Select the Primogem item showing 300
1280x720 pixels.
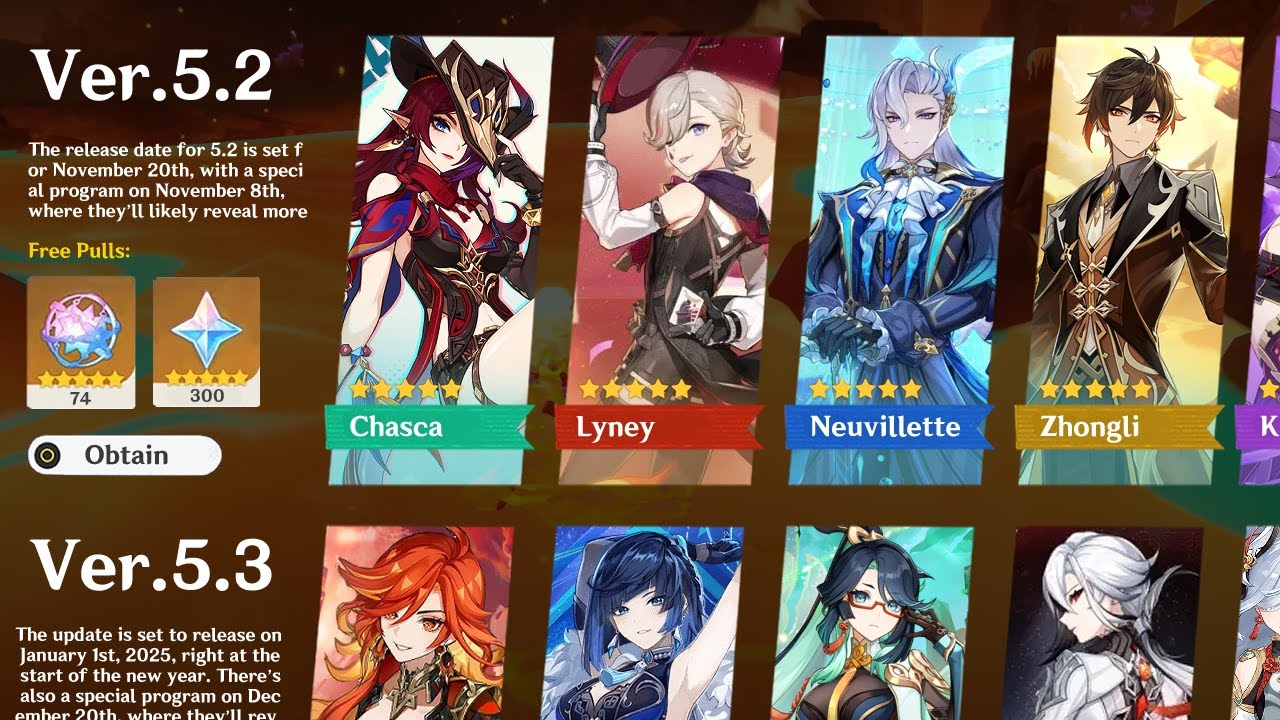click(206, 342)
